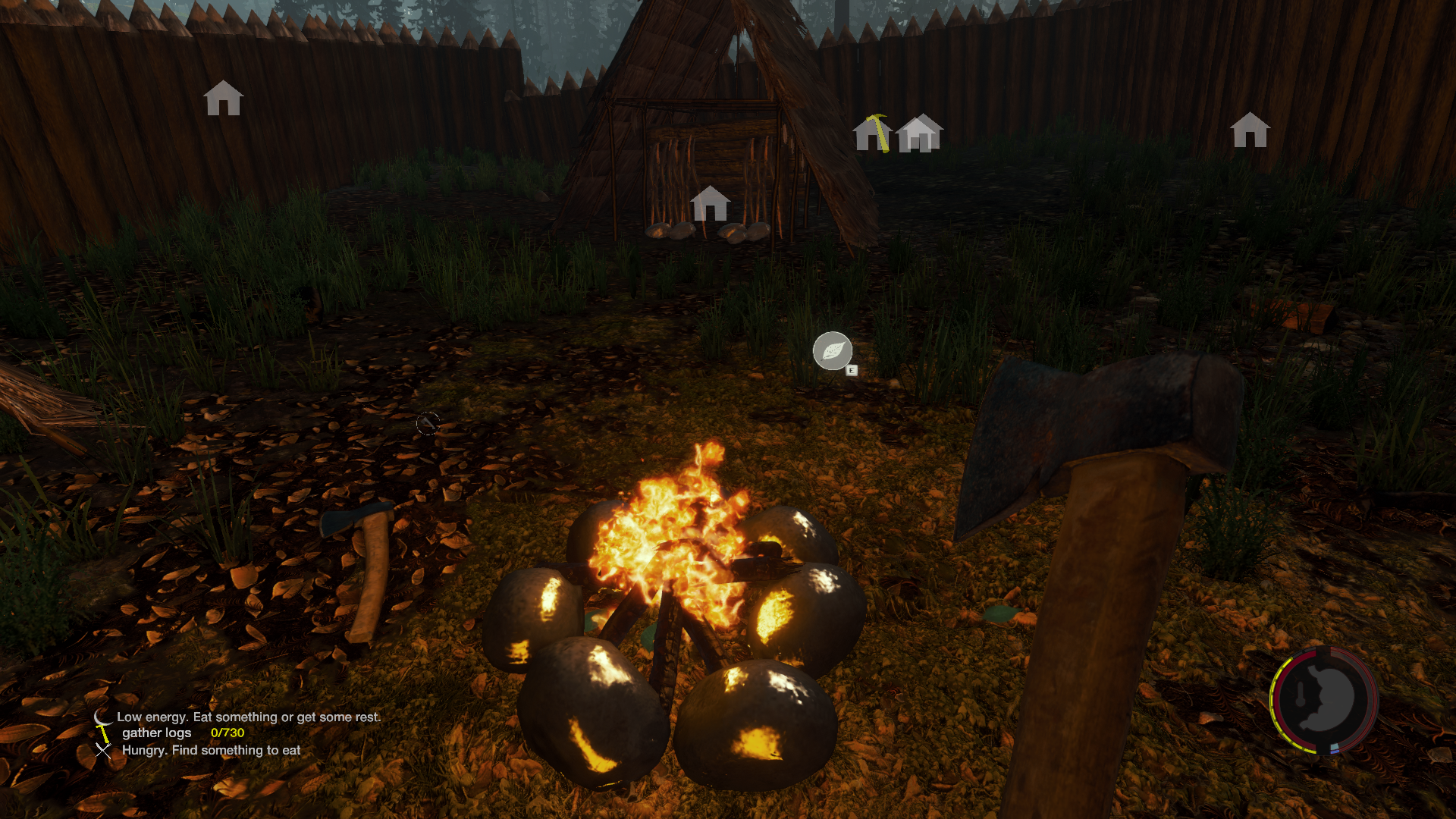The height and width of the screenshot is (819, 1456).
Task: Select the leaf icon above the campfire
Action: (x=832, y=351)
